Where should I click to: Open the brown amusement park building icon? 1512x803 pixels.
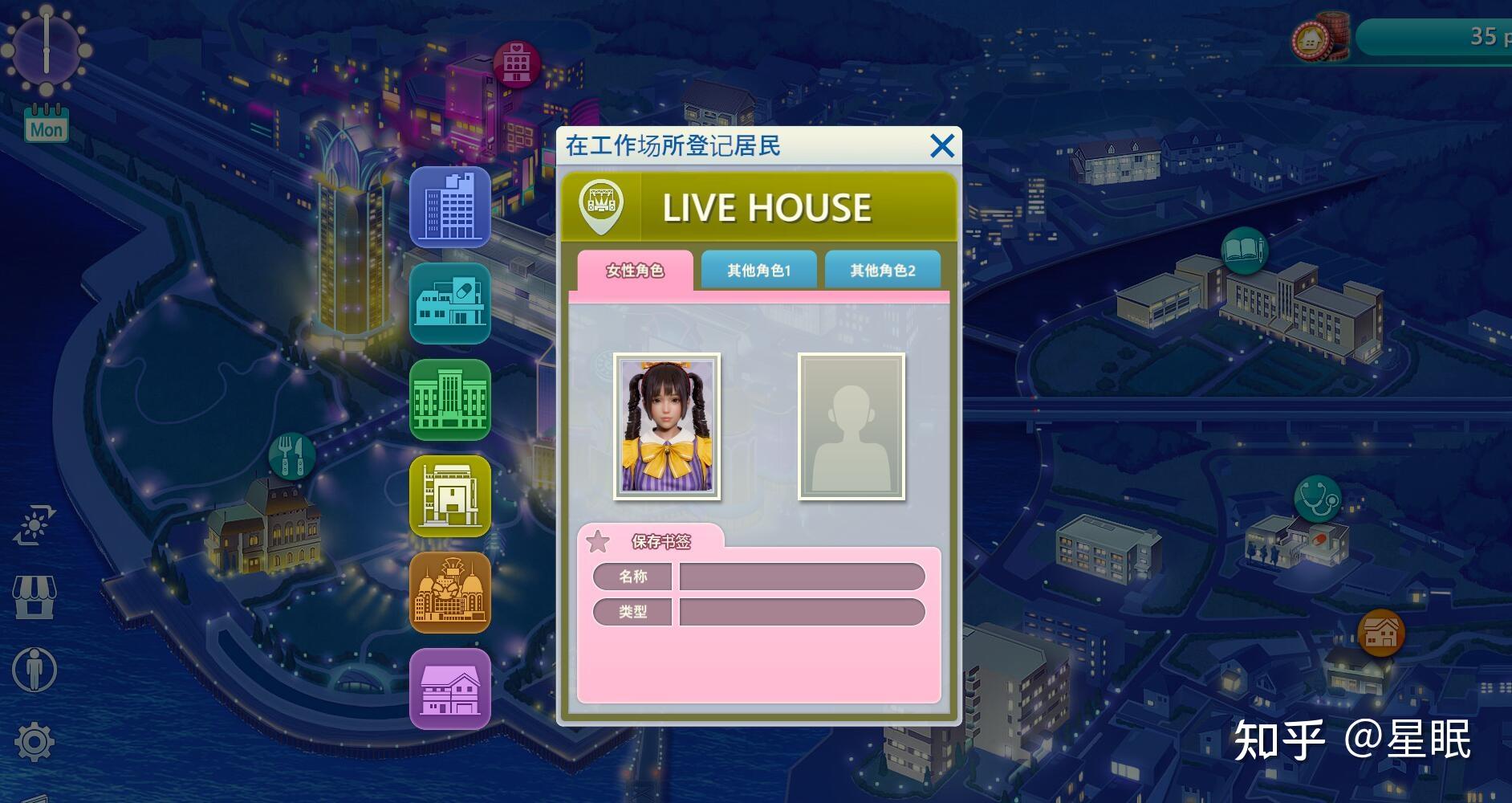[450, 593]
